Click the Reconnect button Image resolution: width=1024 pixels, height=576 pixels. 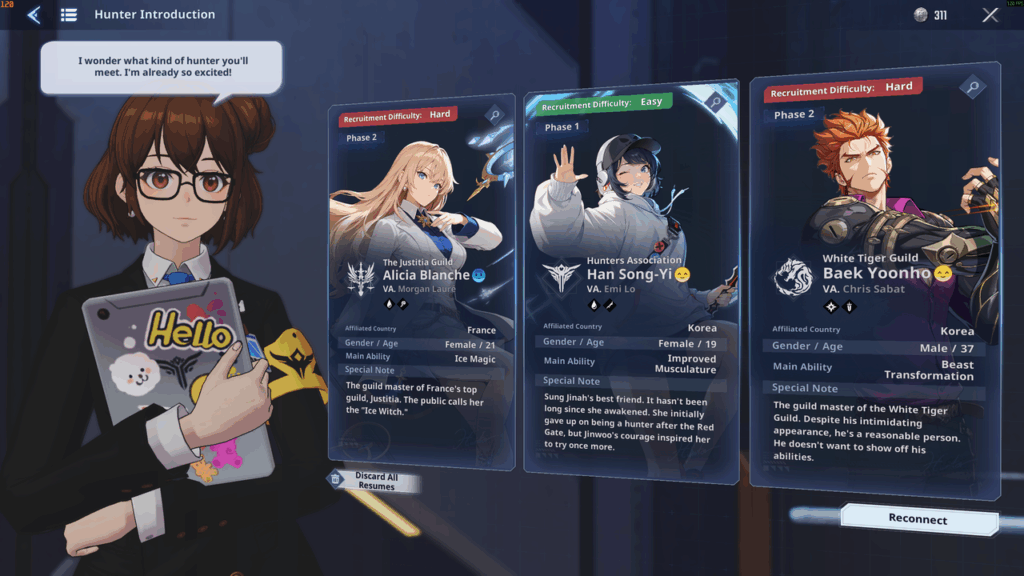[918, 519]
